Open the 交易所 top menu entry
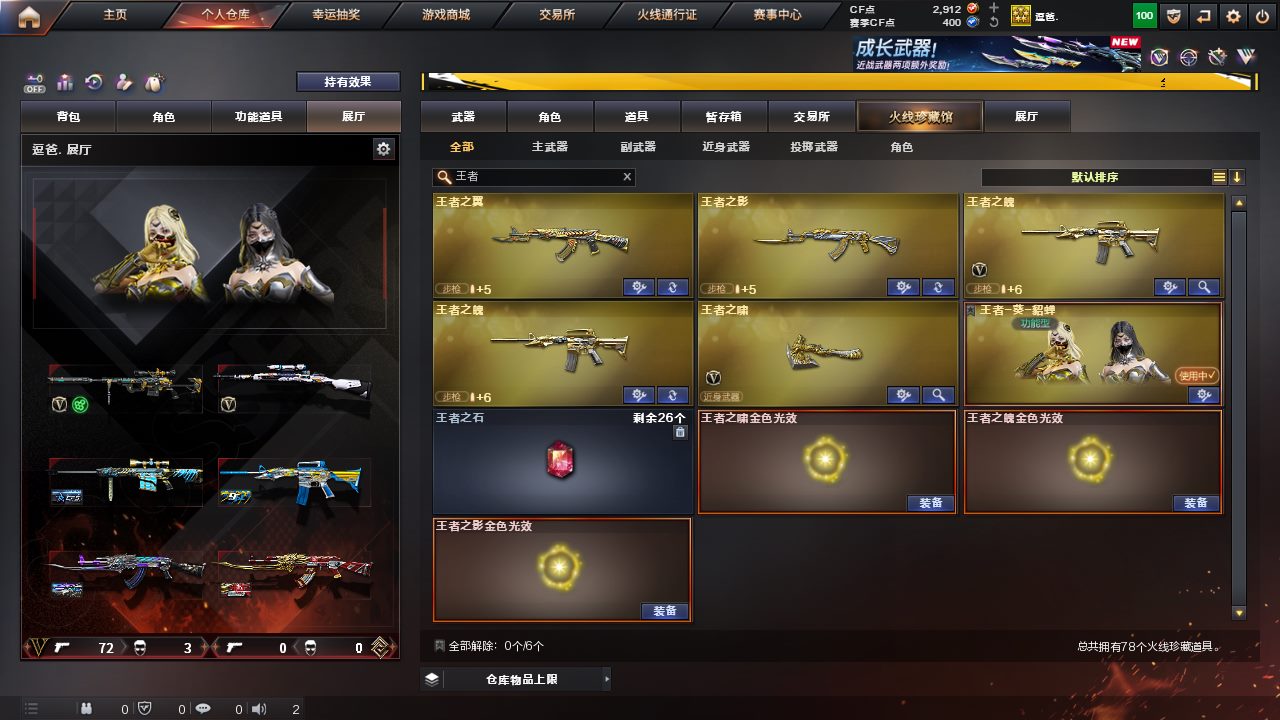Screen dimensions: 1280x720 556,15
